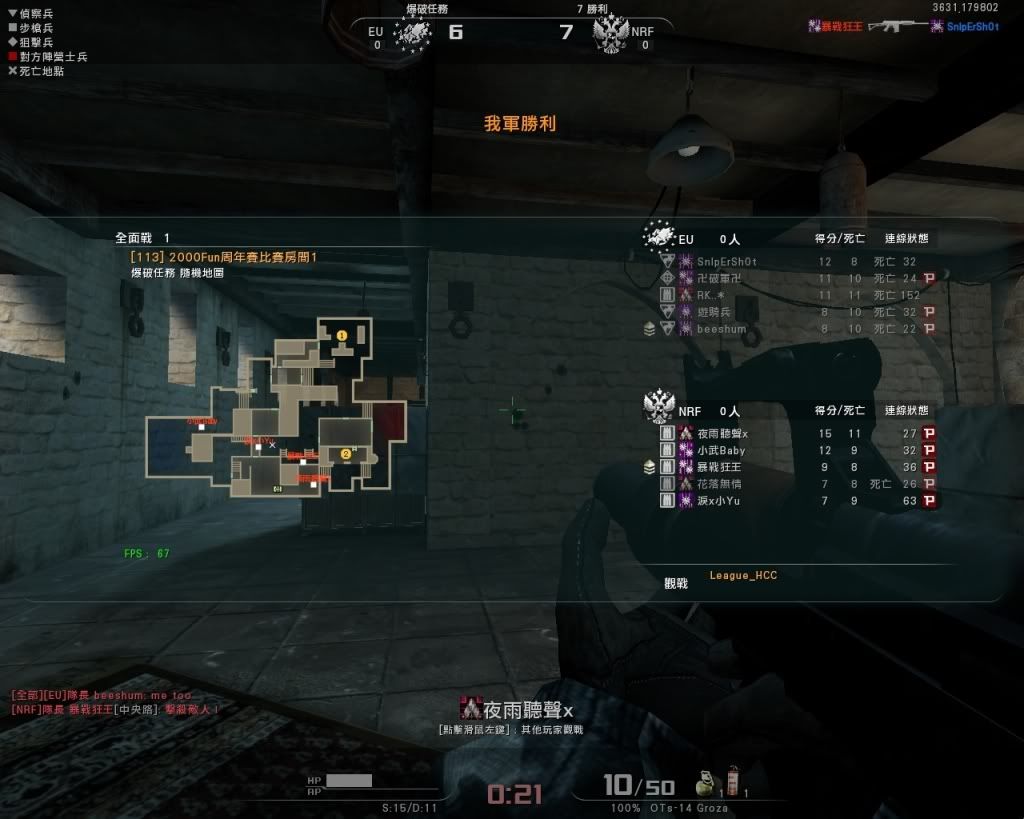
Task: Click bomb site 1 marker on the map
Action: 342,336
